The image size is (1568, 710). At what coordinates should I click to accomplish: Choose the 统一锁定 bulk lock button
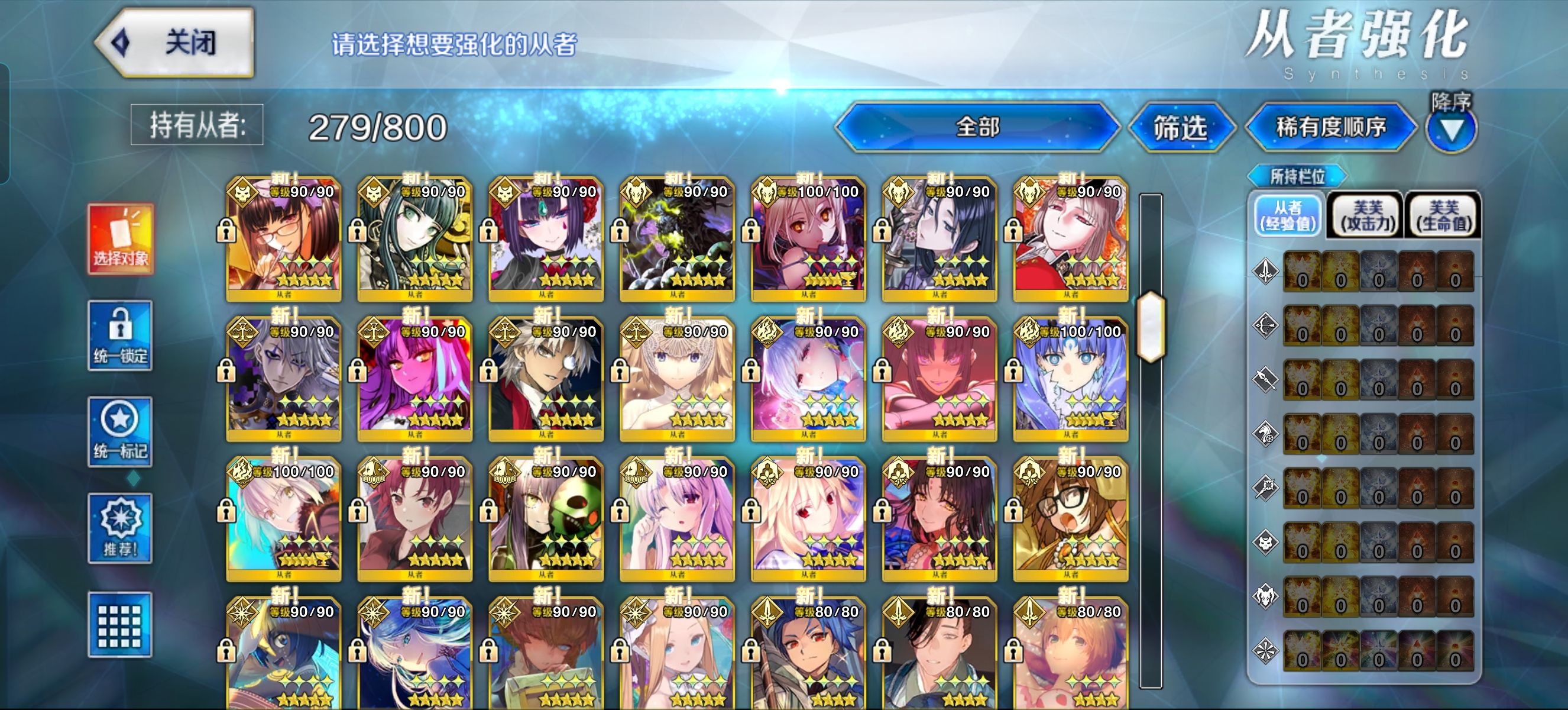coord(121,335)
